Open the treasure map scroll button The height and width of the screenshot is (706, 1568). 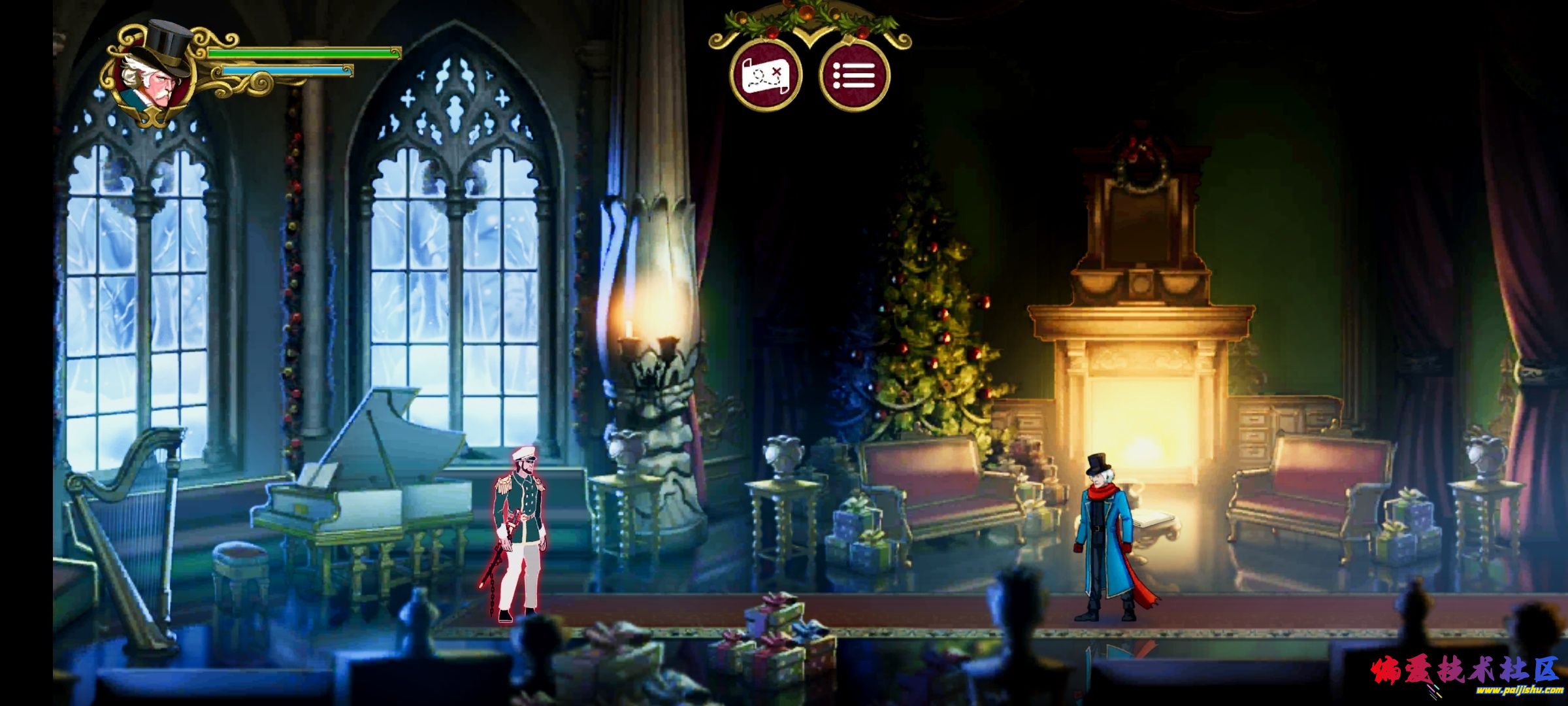coord(766,75)
